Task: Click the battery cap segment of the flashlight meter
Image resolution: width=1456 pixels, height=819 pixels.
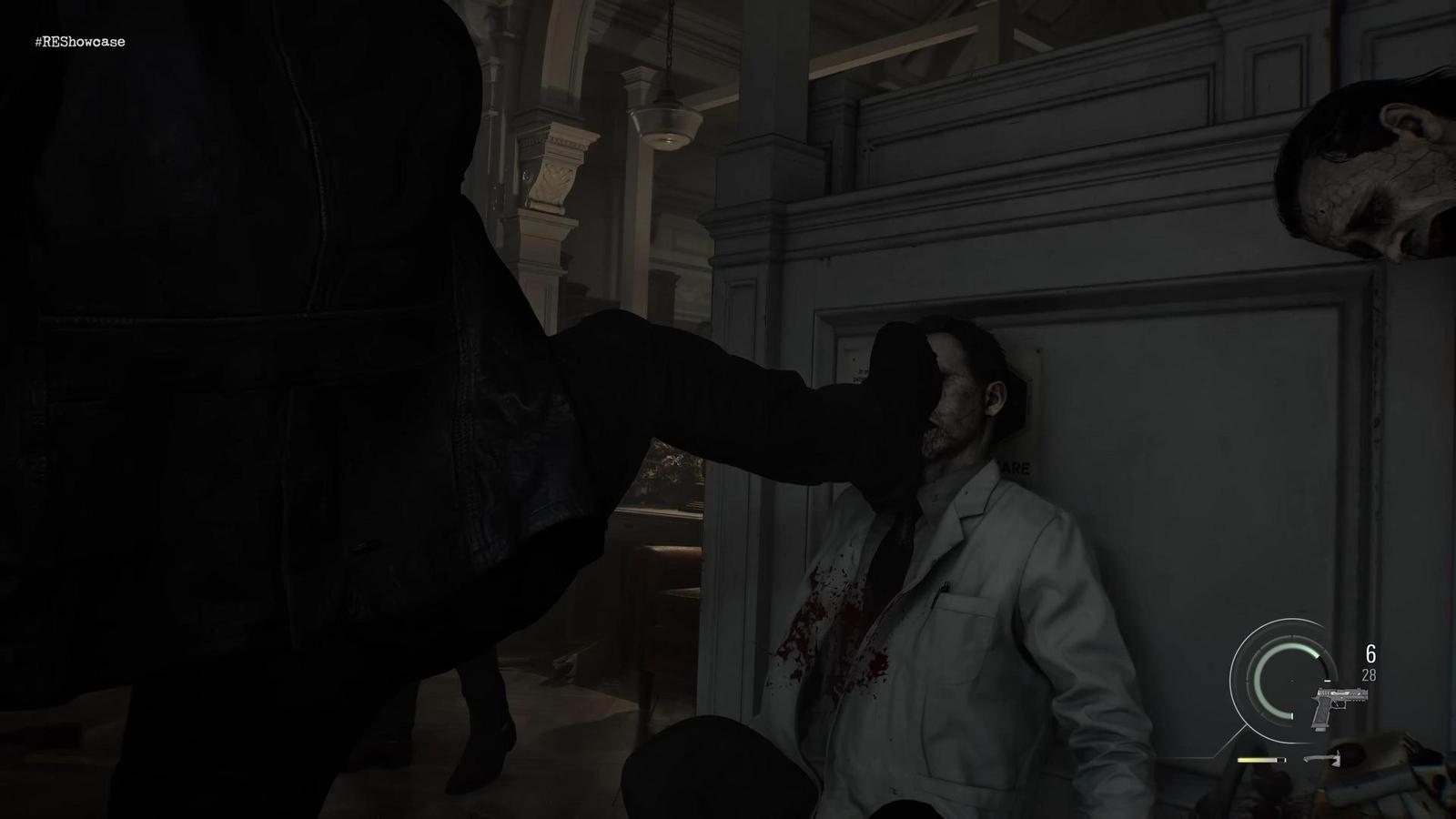Action: (x=1281, y=759)
